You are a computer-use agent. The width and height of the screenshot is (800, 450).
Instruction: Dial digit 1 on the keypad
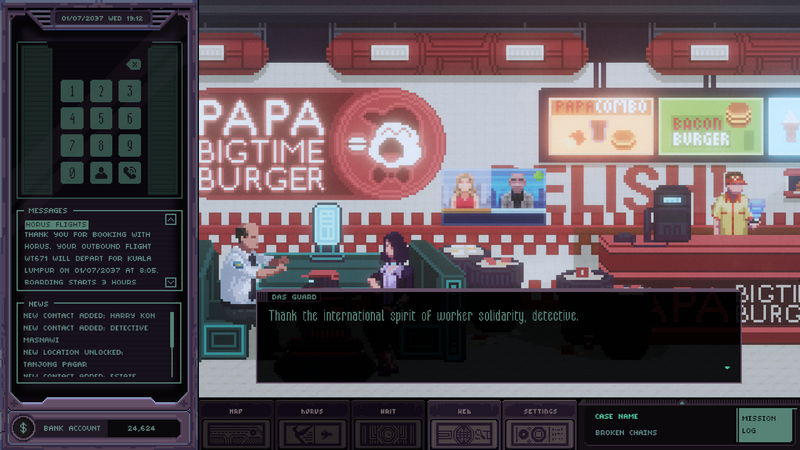pyautogui.click(x=71, y=92)
